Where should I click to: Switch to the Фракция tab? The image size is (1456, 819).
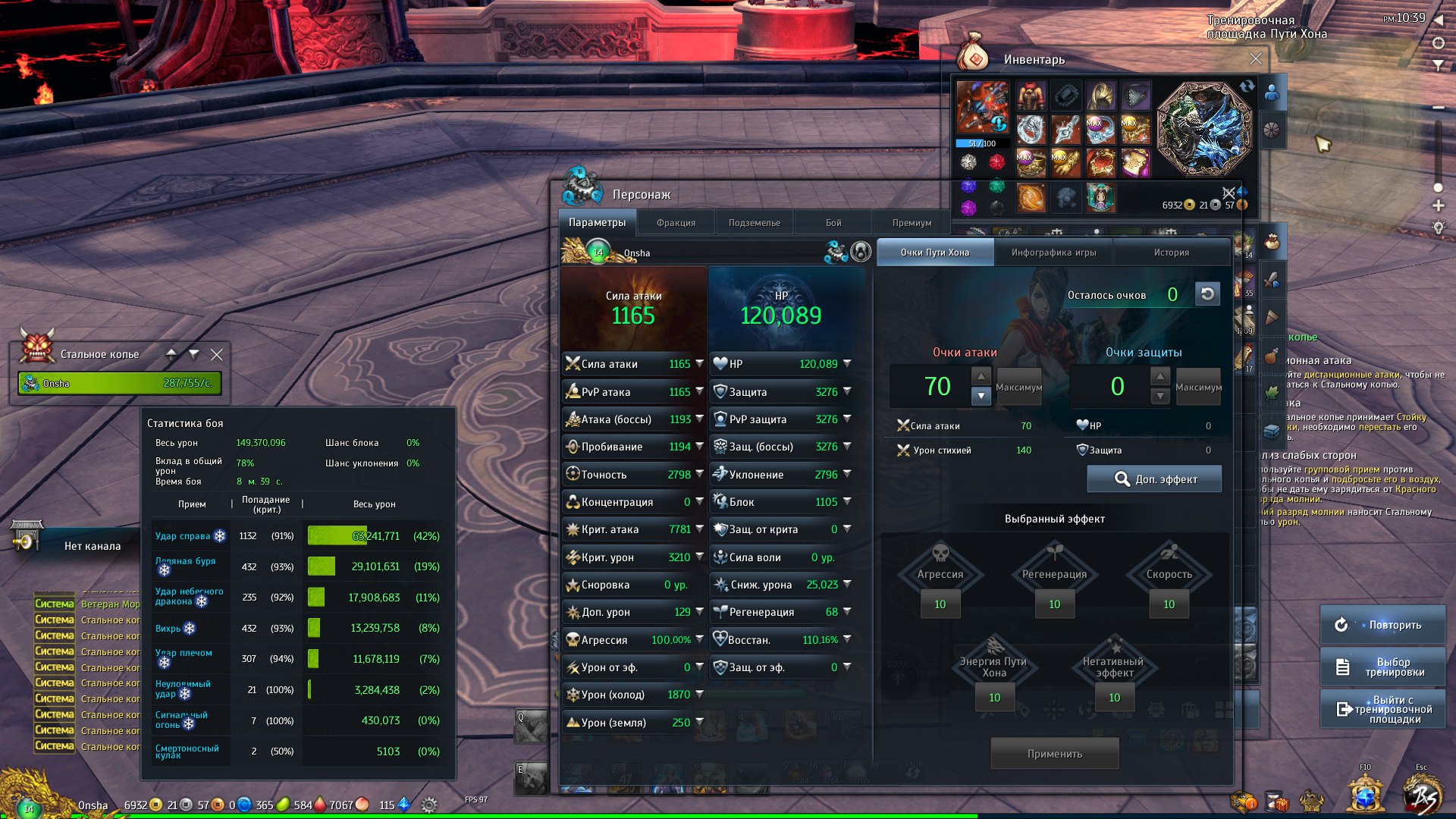676,223
